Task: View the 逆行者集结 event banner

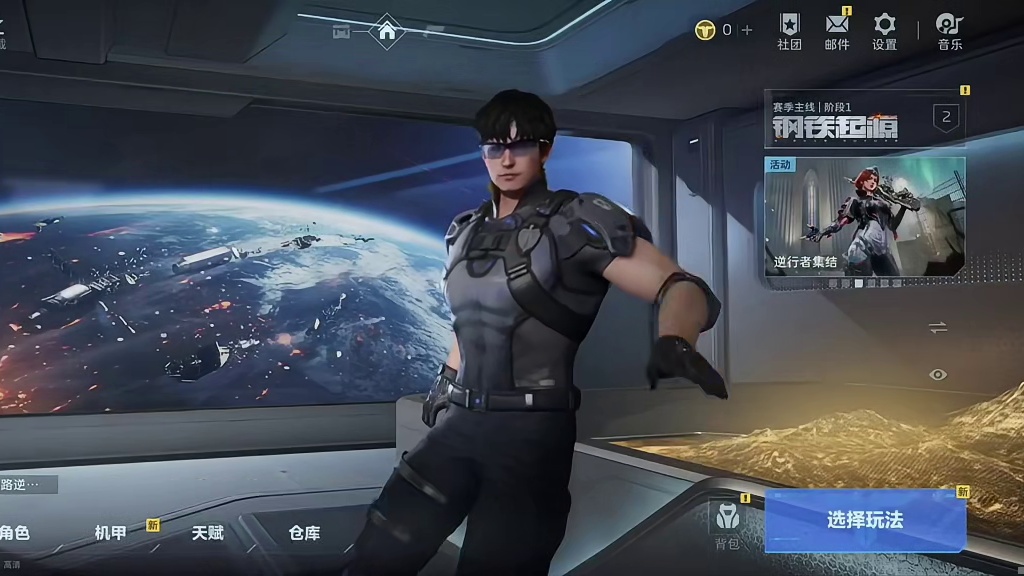Action: coord(864,216)
